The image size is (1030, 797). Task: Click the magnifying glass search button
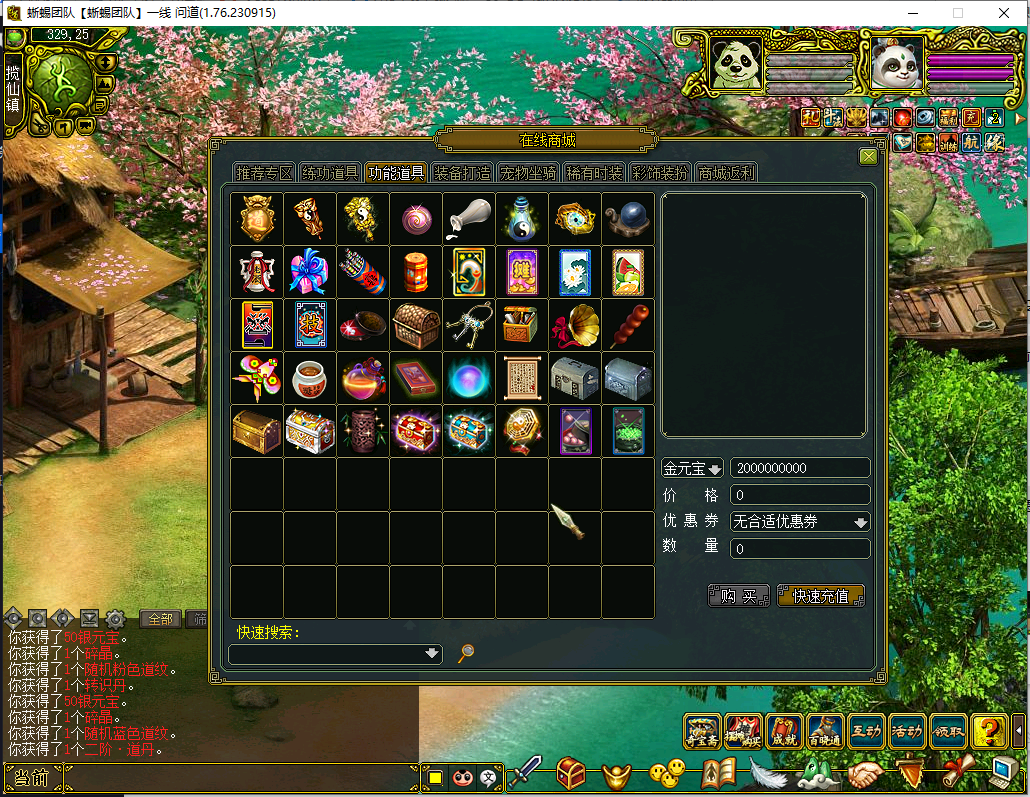click(x=465, y=654)
